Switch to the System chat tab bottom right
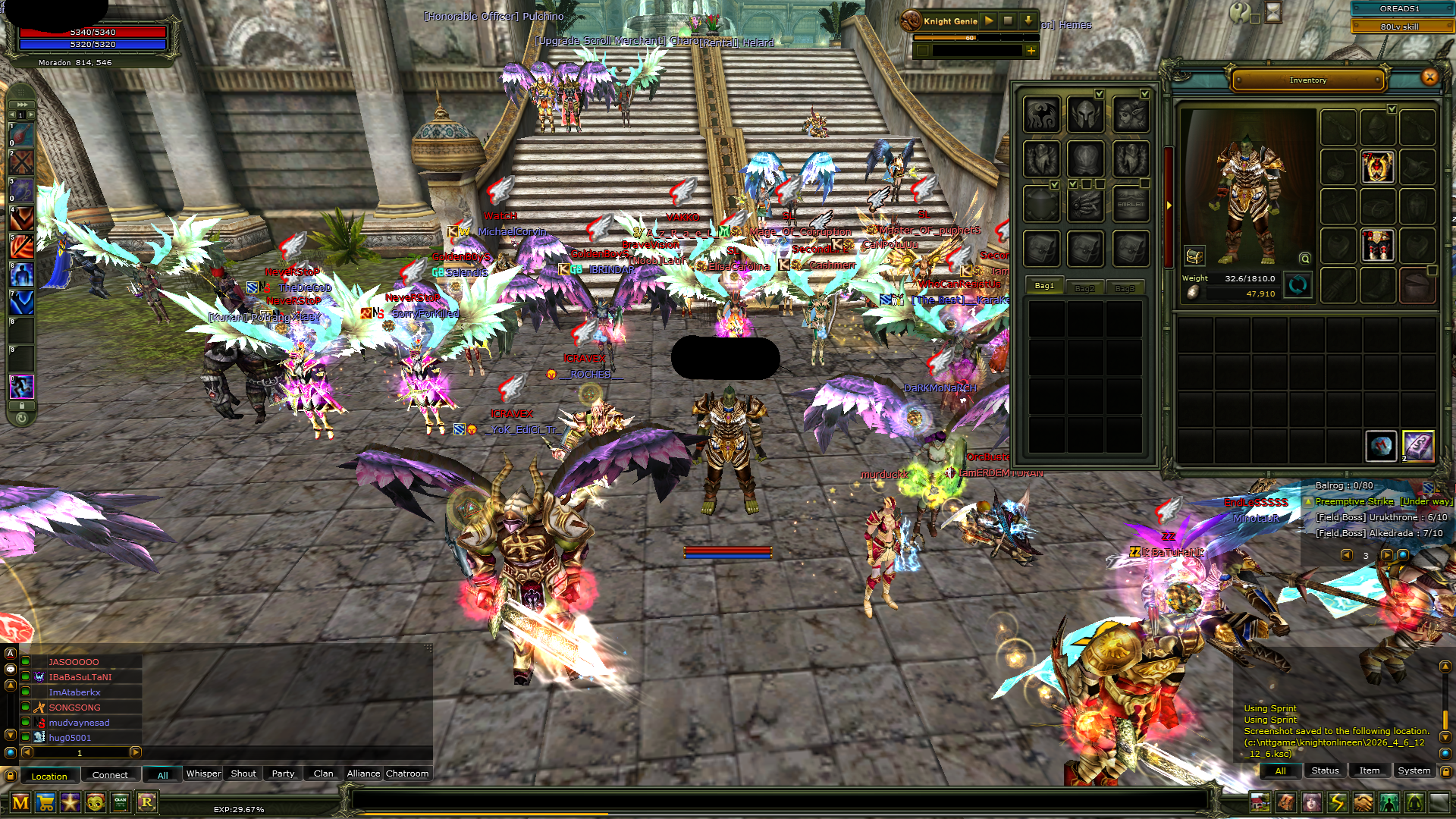The height and width of the screenshot is (819, 1456). (x=1414, y=770)
